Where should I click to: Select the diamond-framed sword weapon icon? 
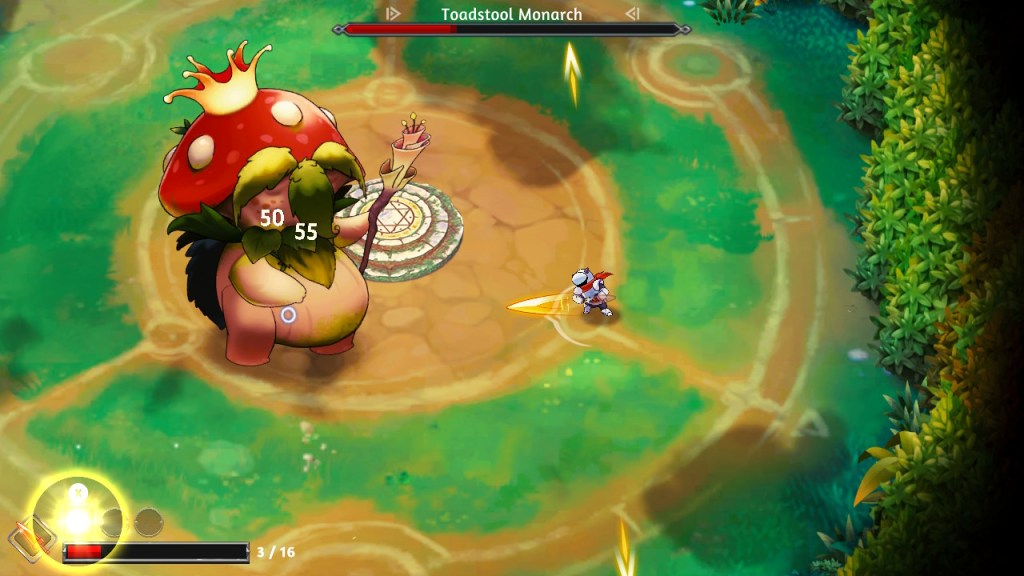click(x=26, y=540)
